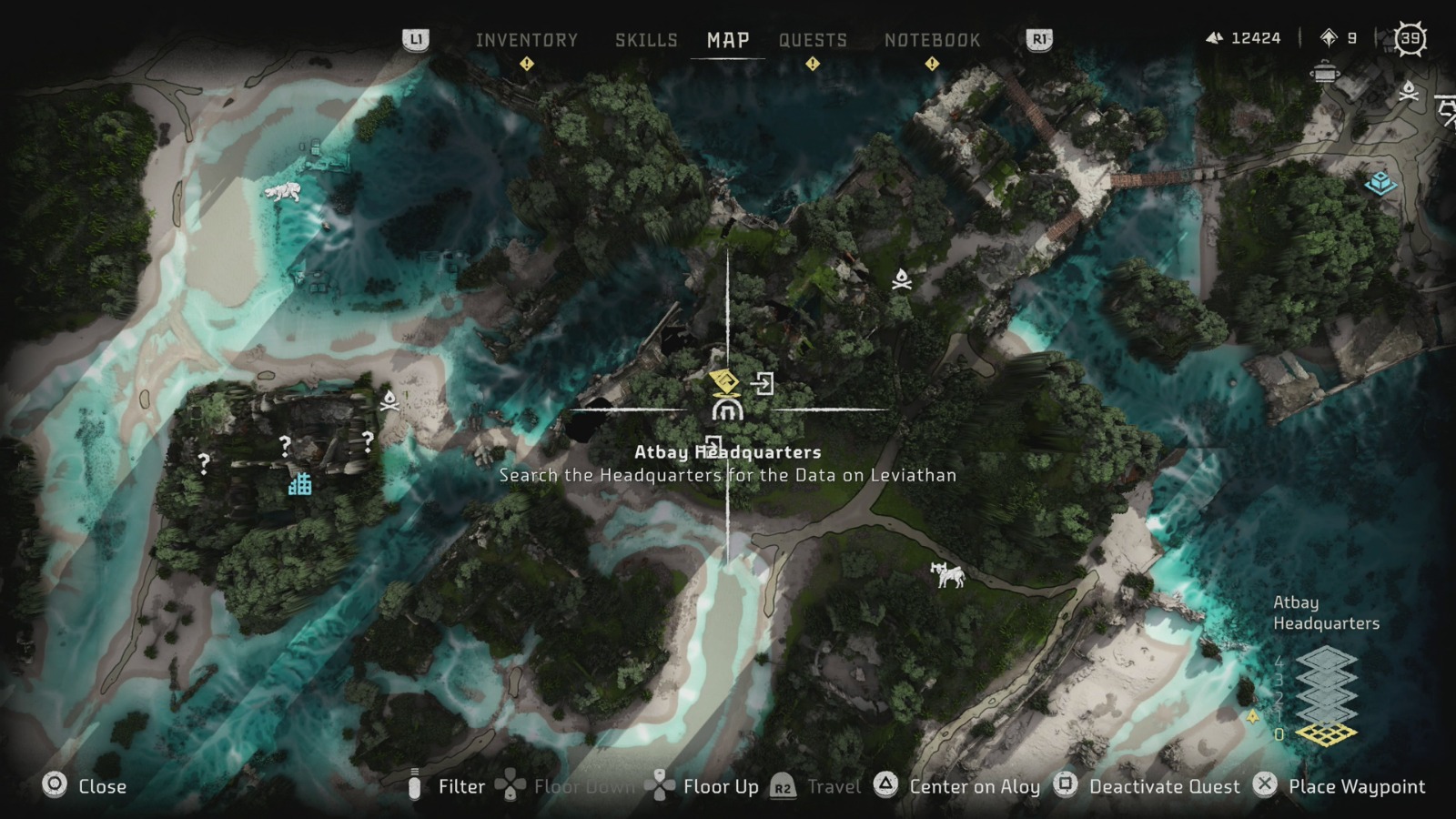
Task: Select the yellow Atbay Headquarters quest marker
Action: [x=723, y=381]
